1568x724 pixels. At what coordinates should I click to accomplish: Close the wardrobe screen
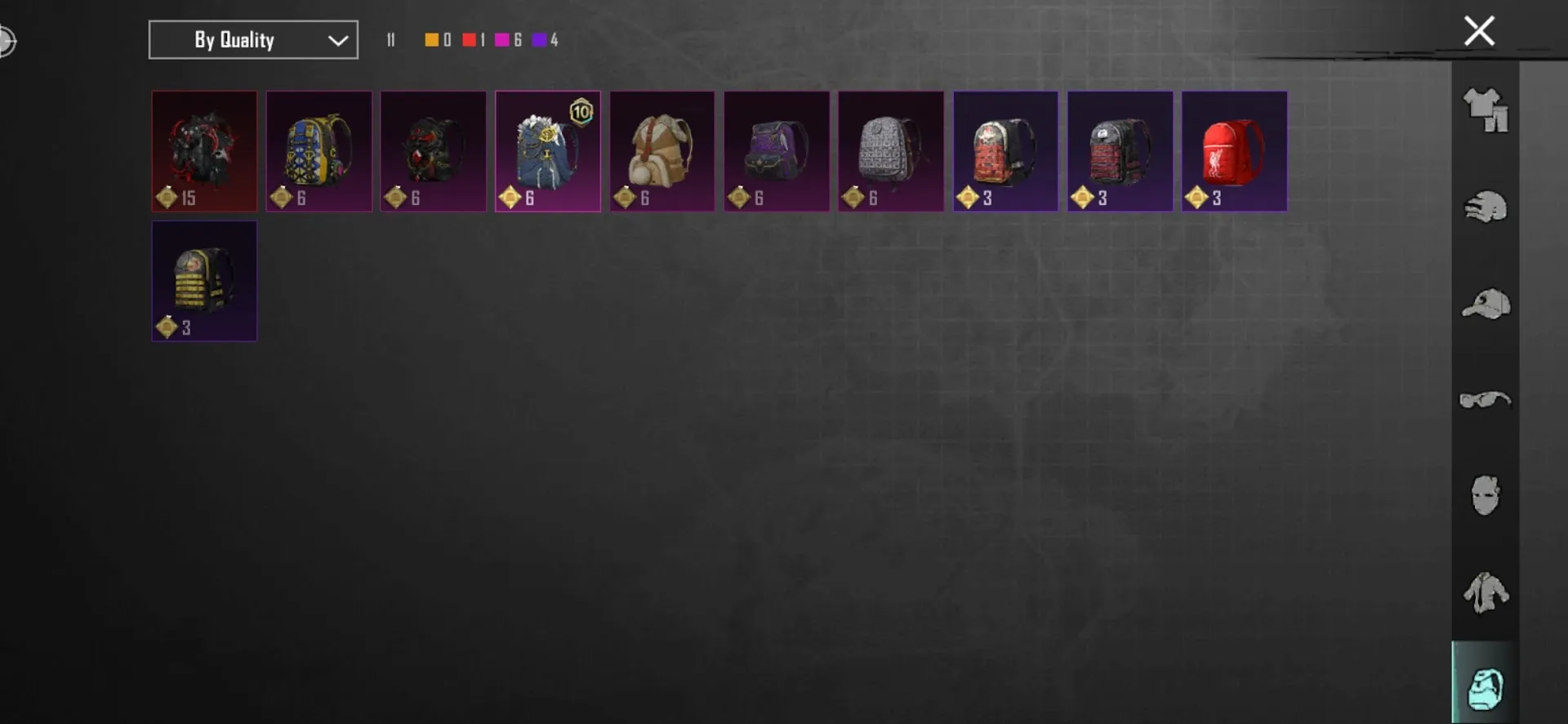pos(1479,30)
